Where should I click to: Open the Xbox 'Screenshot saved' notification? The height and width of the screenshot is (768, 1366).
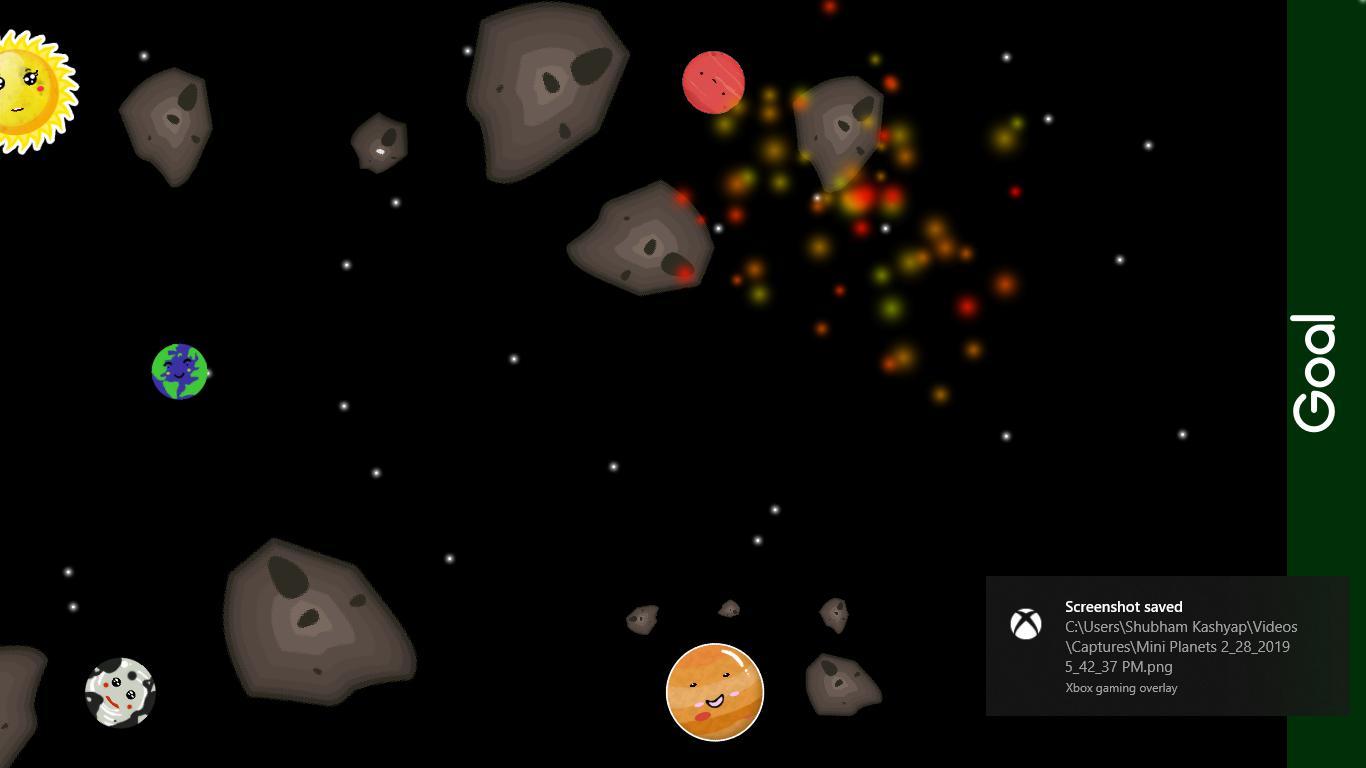pos(1166,645)
